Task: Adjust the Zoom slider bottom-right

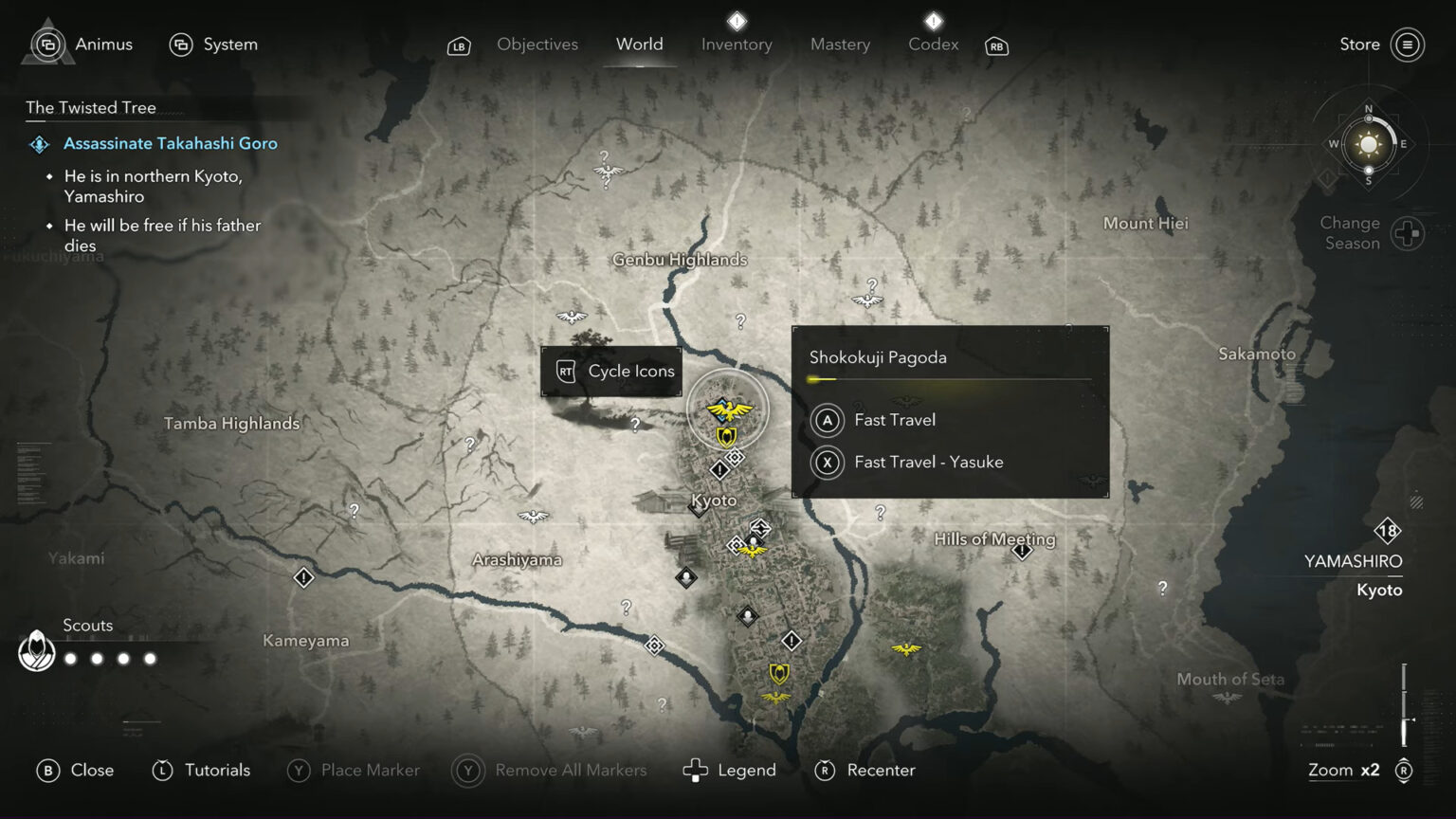Action: click(1403, 706)
